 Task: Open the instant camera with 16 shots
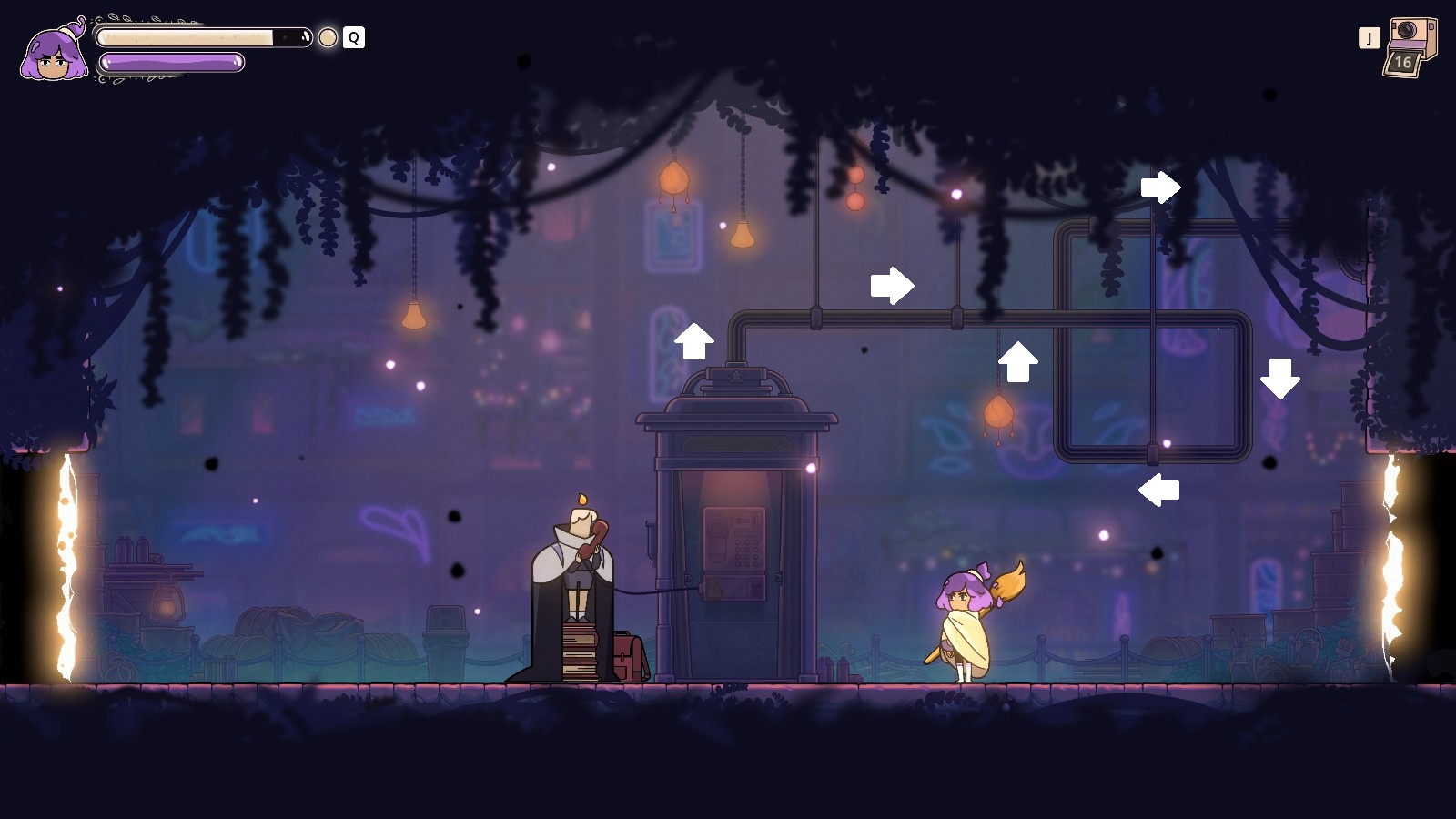pos(1410,45)
